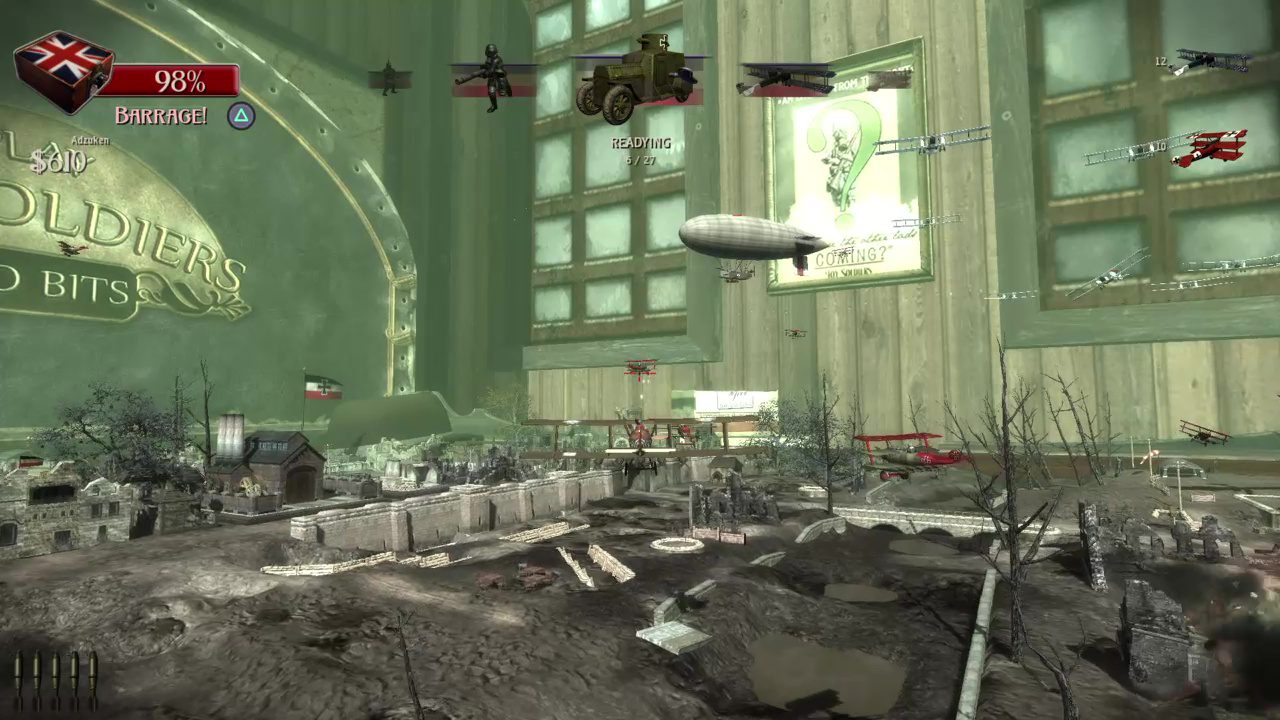The width and height of the screenshot is (1280, 720).
Task: Click the red Fokker triplane
Action: (x=1215, y=145)
